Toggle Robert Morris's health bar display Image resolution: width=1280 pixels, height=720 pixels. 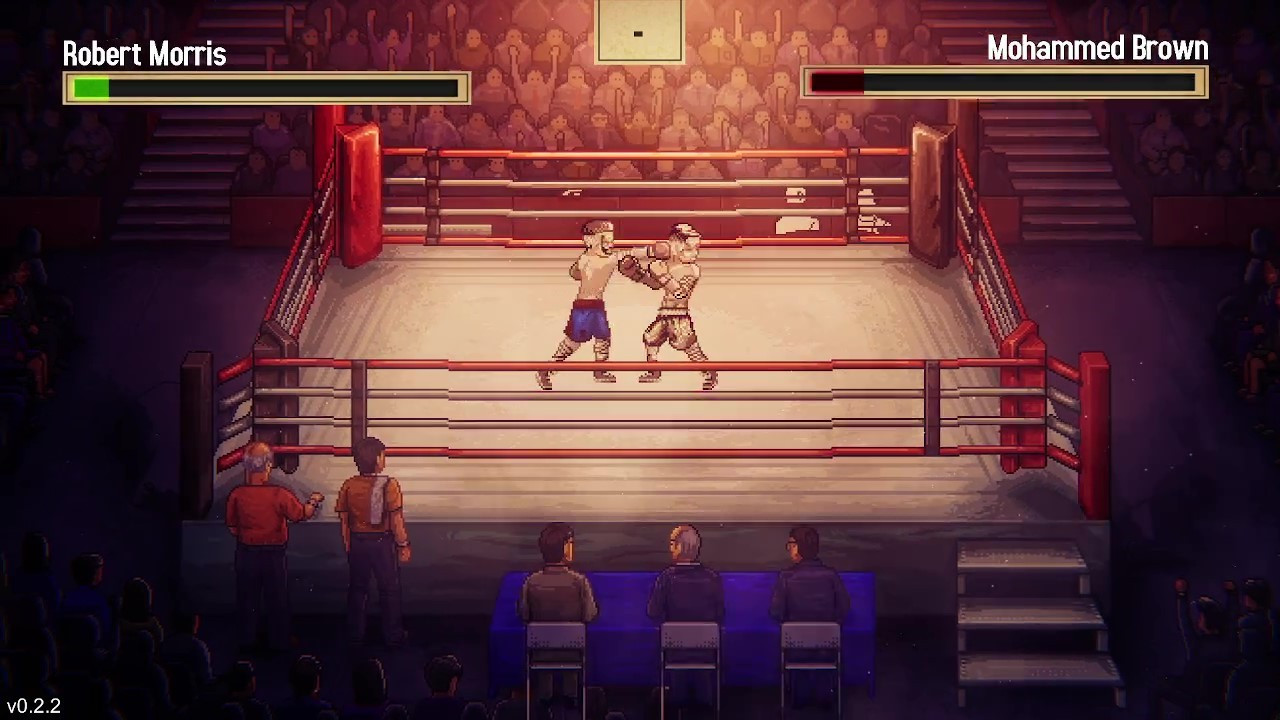(265, 89)
